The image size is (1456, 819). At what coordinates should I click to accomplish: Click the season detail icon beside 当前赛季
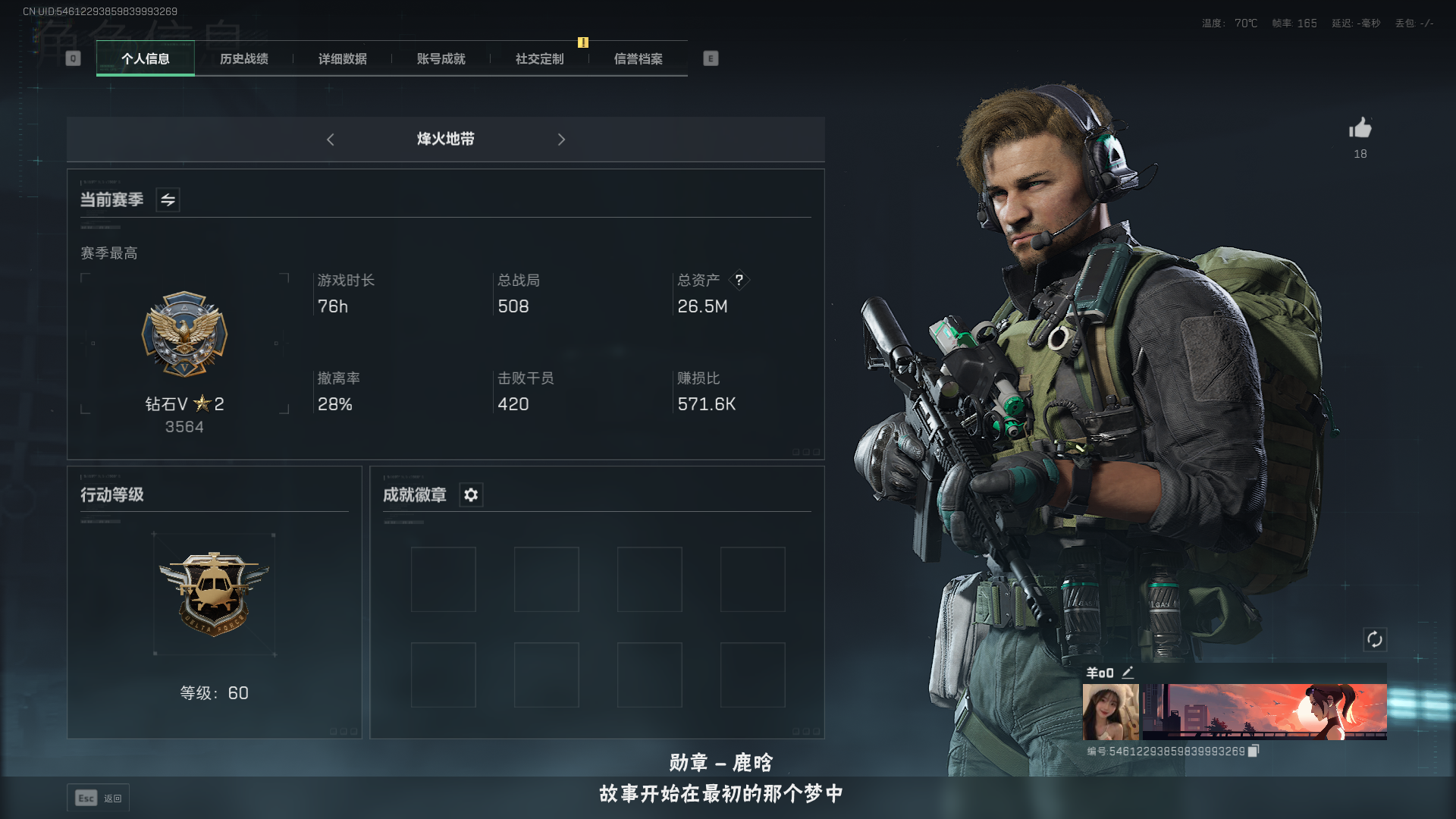168,200
